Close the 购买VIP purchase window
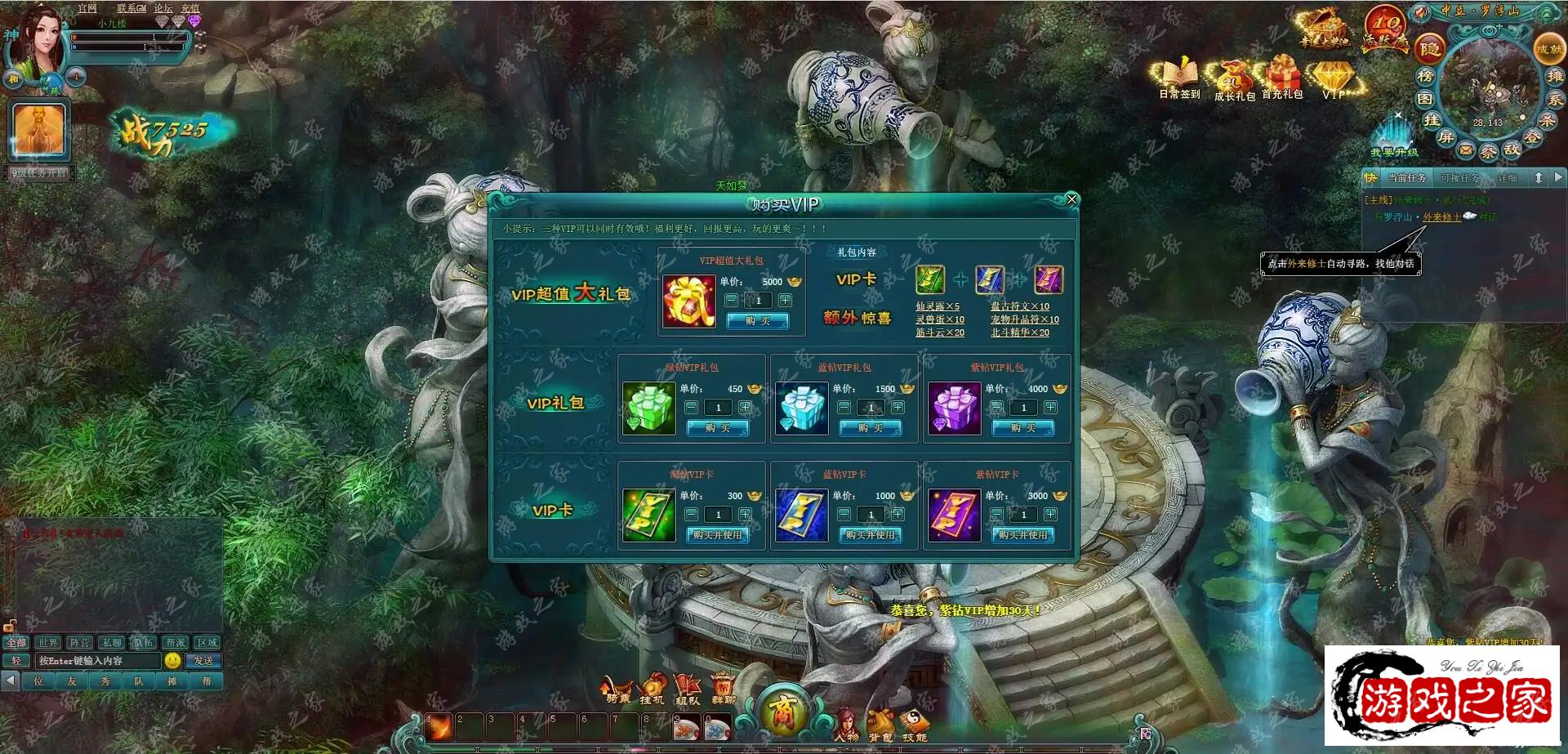The image size is (1568, 754). click(1071, 199)
